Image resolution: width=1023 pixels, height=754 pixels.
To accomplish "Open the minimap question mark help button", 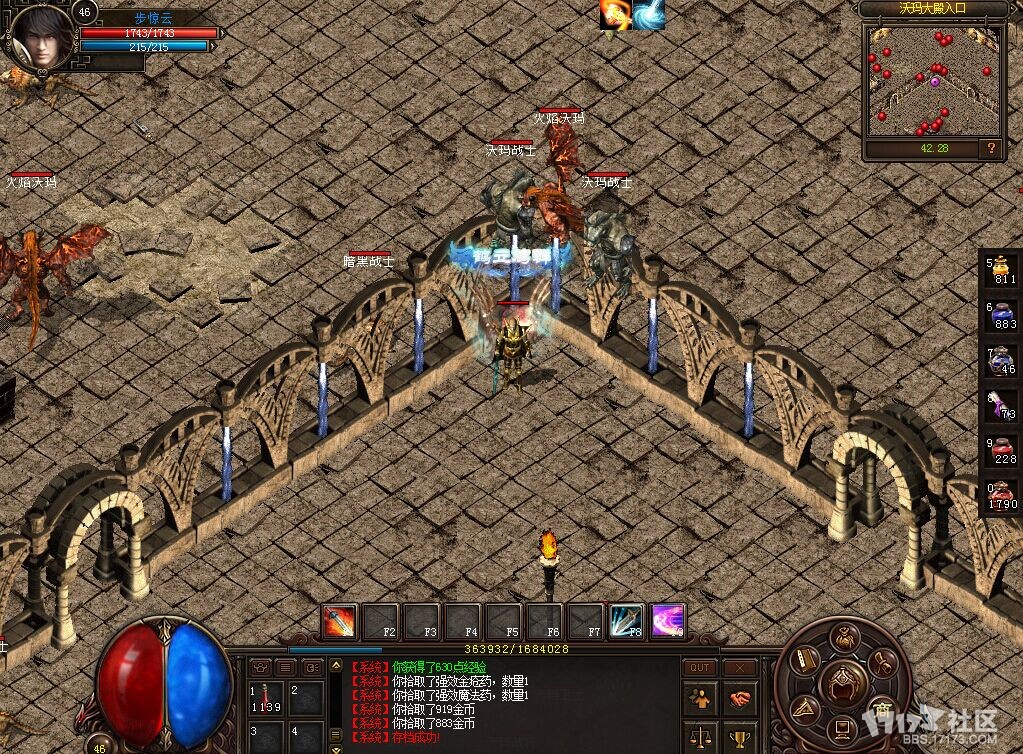I will tap(991, 148).
